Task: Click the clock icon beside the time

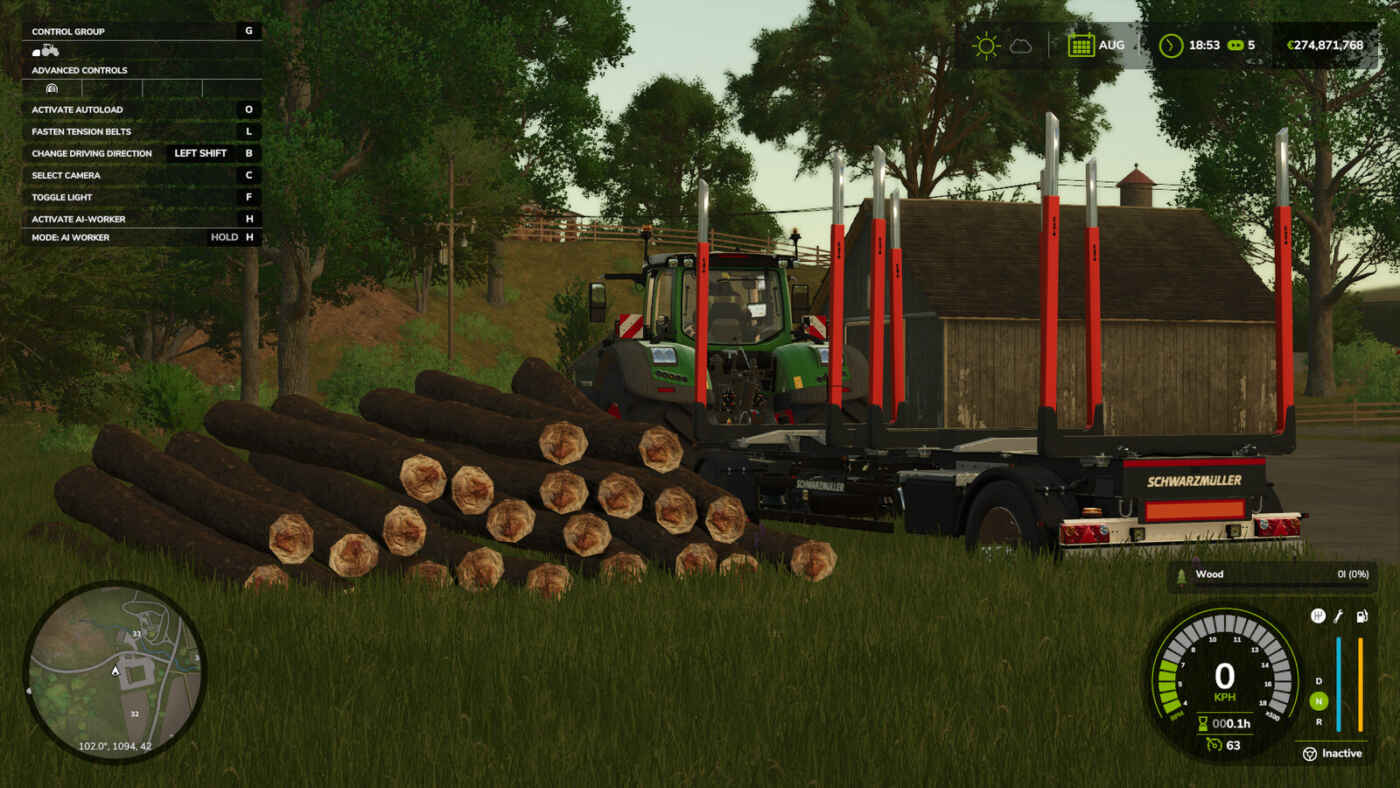Action: tap(1170, 45)
